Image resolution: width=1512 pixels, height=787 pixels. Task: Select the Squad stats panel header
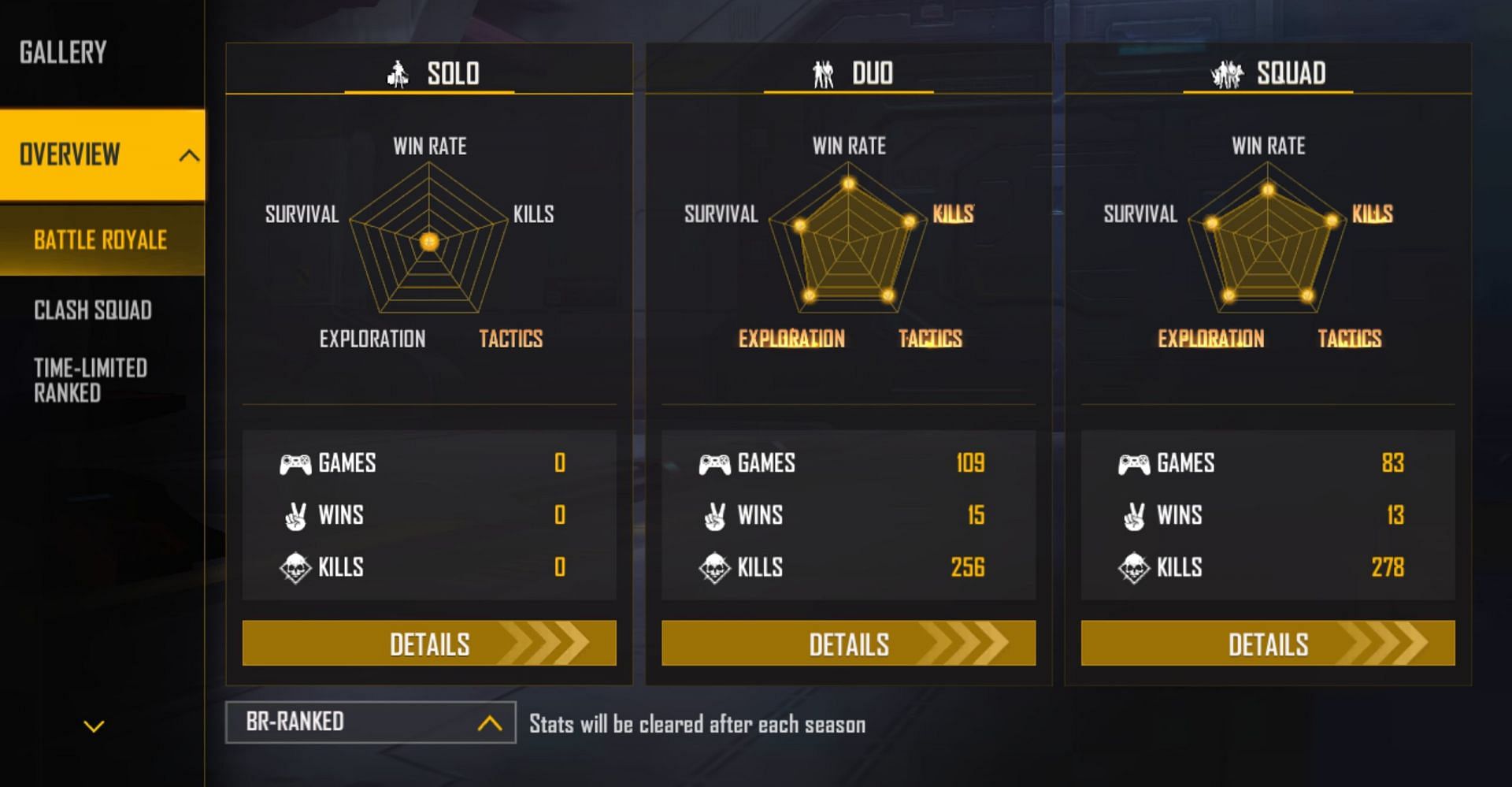point(1268,73)
